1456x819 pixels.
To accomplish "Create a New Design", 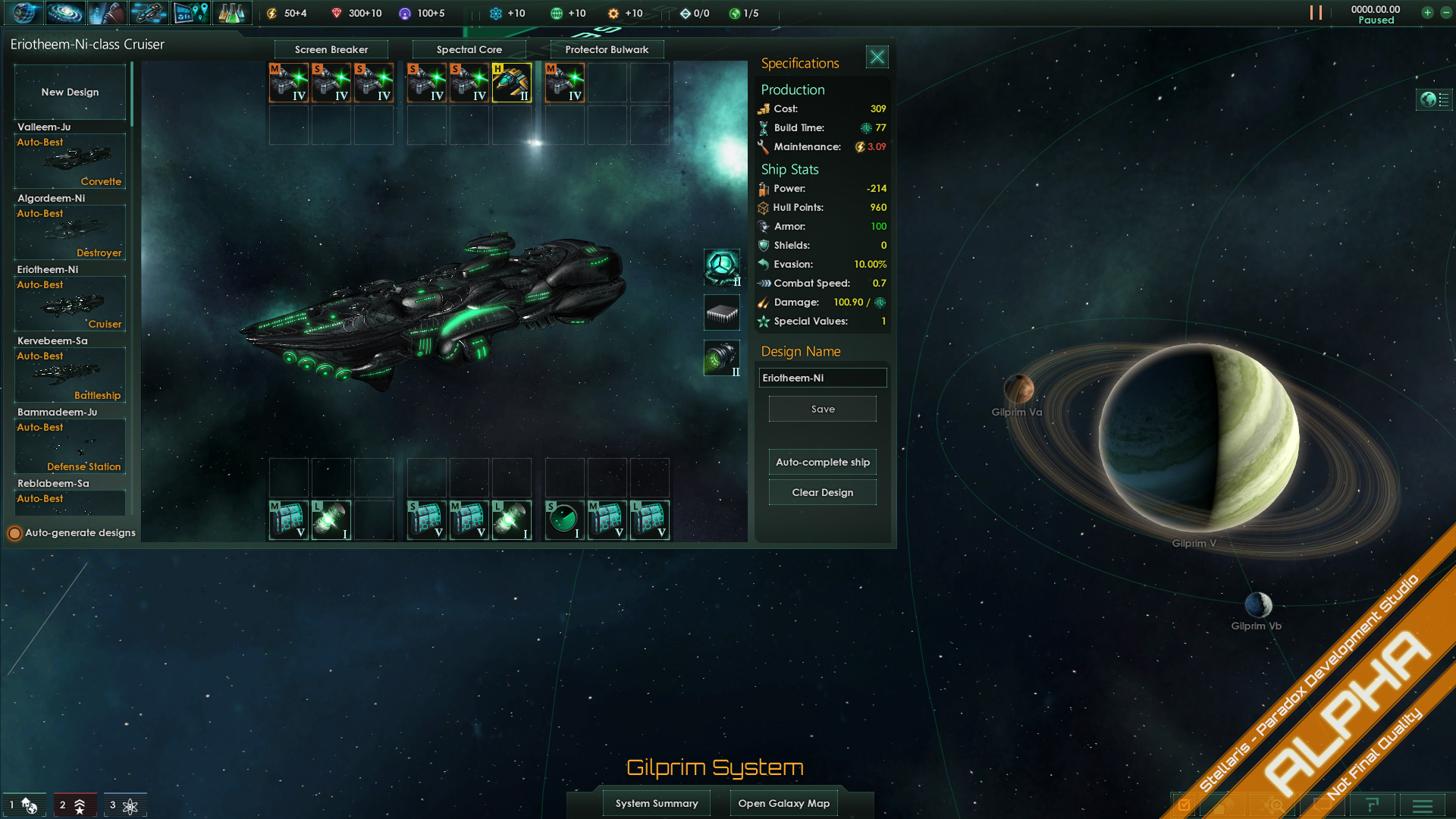I will tap(70, 92).
